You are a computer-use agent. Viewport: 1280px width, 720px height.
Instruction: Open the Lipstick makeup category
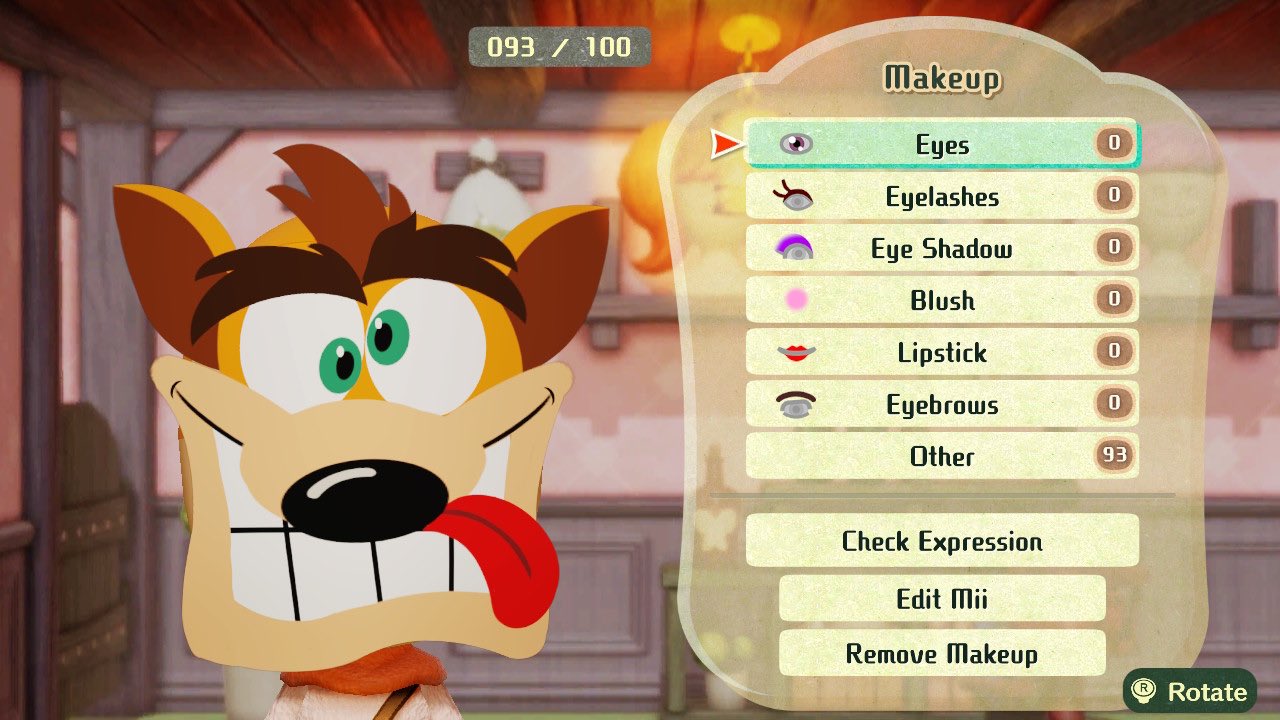[940, 352]
